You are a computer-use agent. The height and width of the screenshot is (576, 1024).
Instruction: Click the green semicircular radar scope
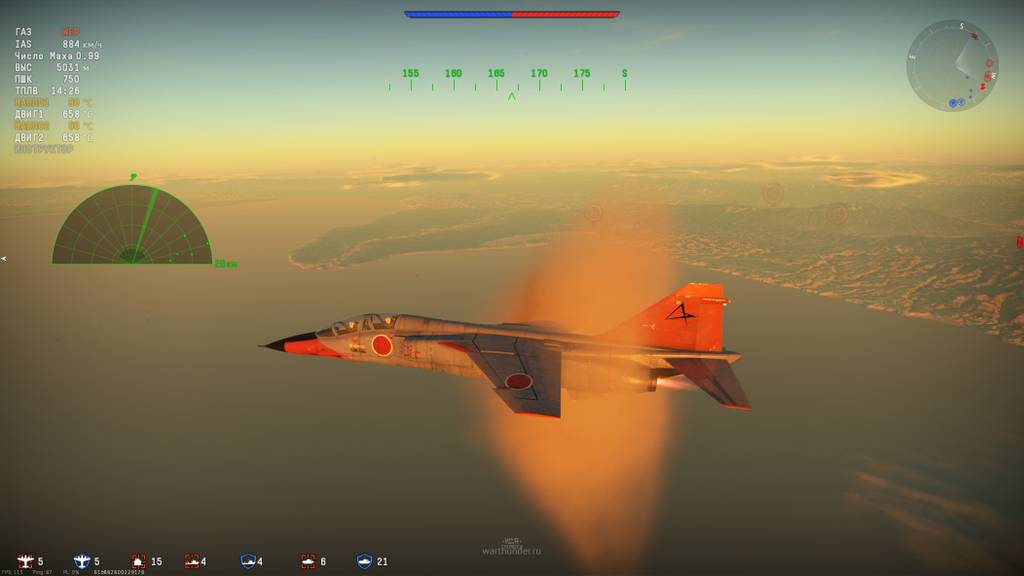(132, 226)
